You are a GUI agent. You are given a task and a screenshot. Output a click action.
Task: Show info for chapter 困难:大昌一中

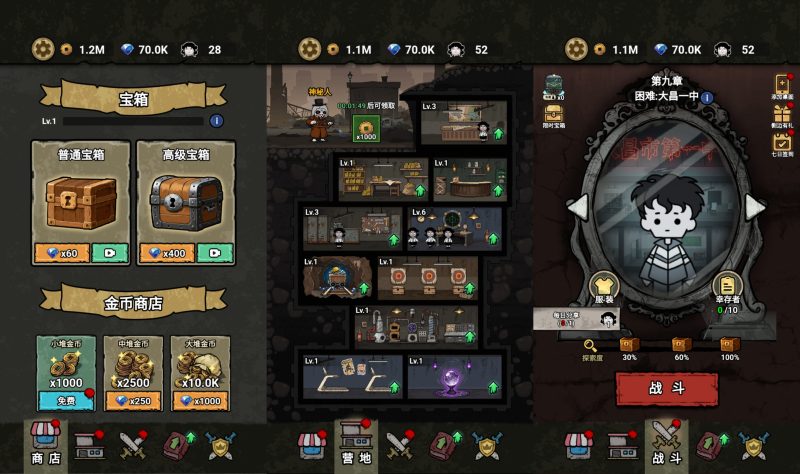pos(707,98)
